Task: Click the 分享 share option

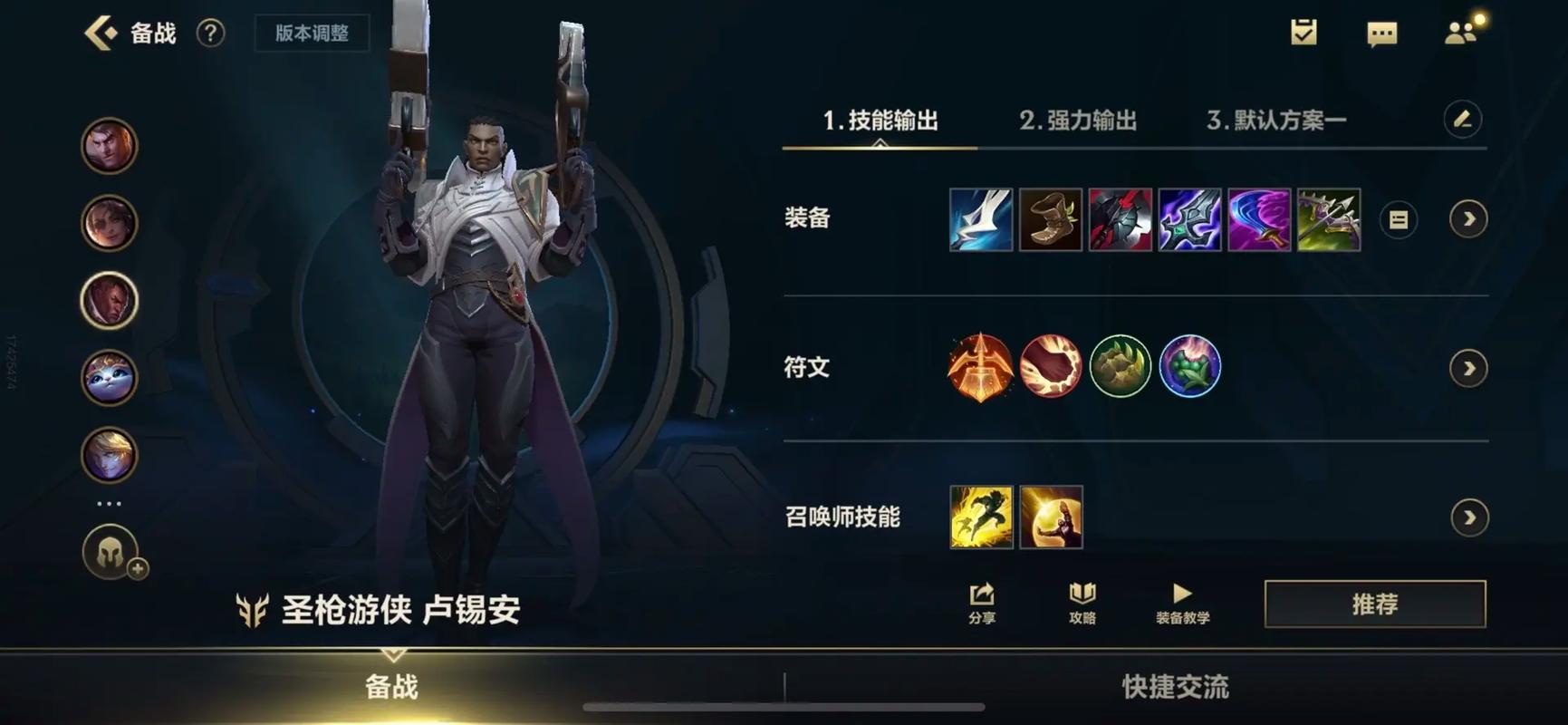Action: coord(981,603)
